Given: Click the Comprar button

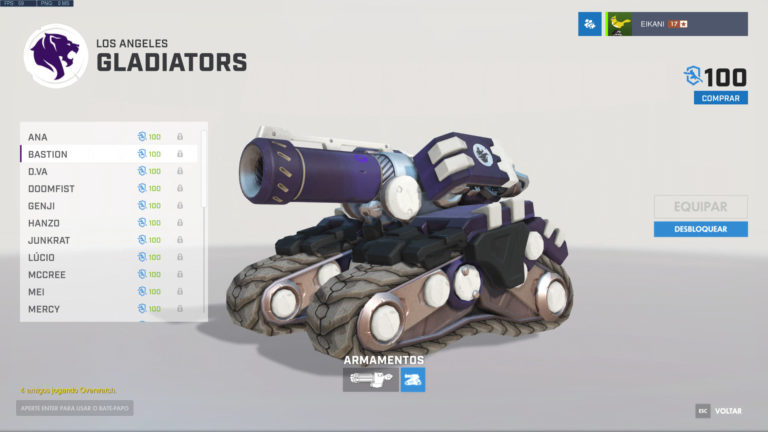Looking at the screenshot, I should coord(720,98).
